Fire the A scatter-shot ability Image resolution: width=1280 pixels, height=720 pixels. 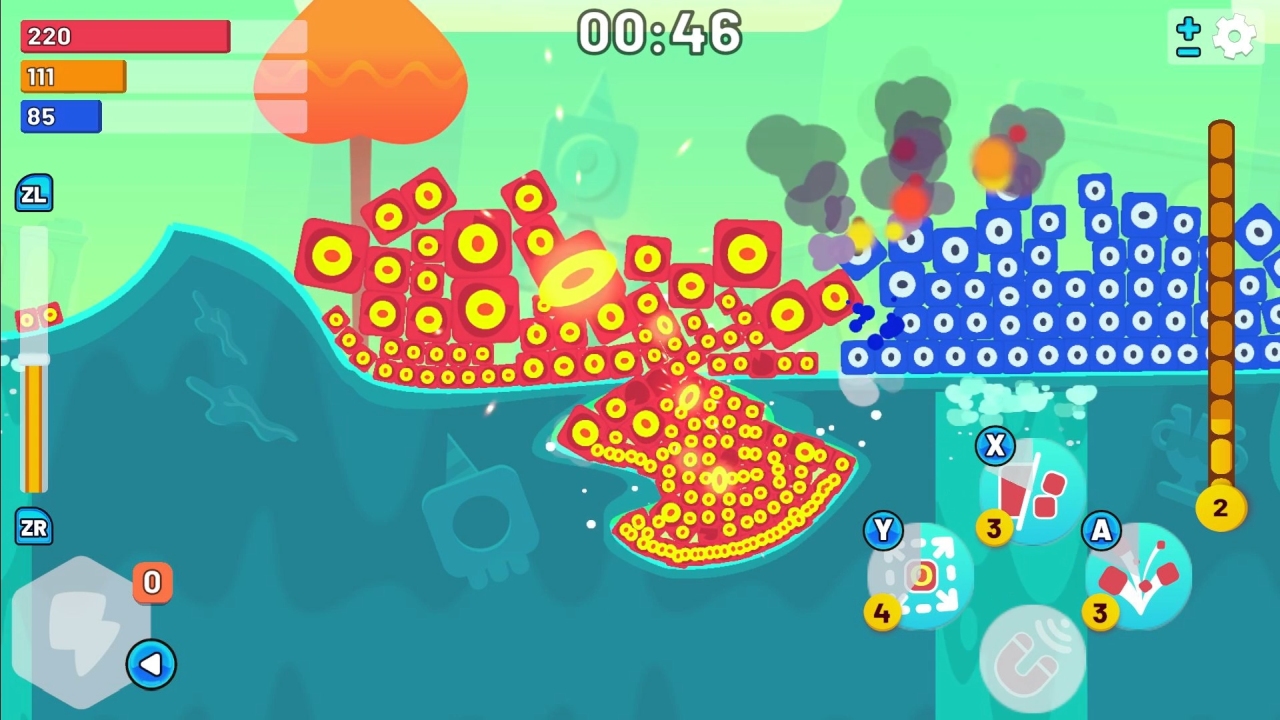click(1135, 575)
